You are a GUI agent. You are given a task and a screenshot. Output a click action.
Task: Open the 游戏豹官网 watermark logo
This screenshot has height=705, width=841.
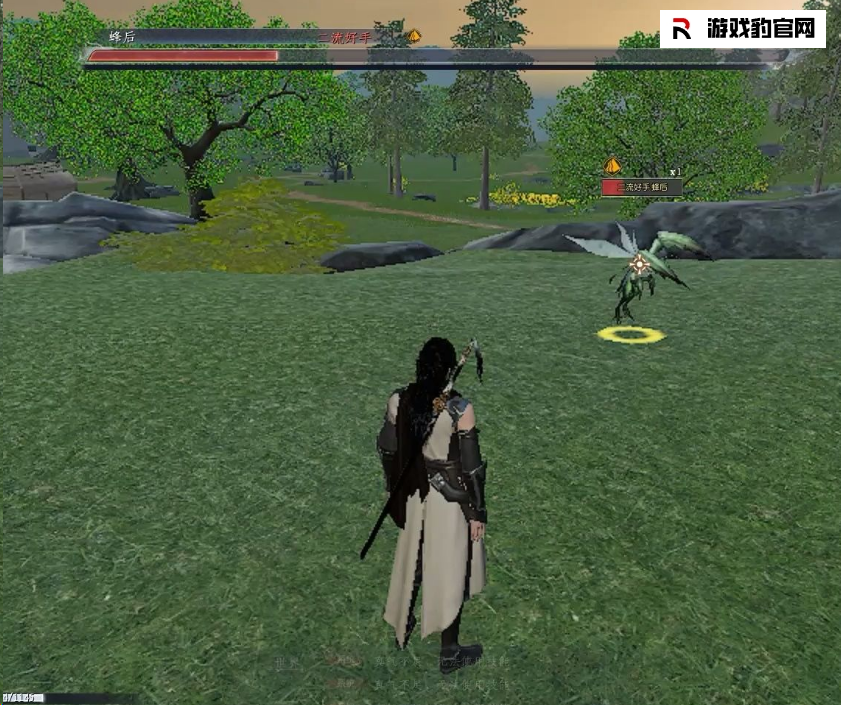coord(742,29)
